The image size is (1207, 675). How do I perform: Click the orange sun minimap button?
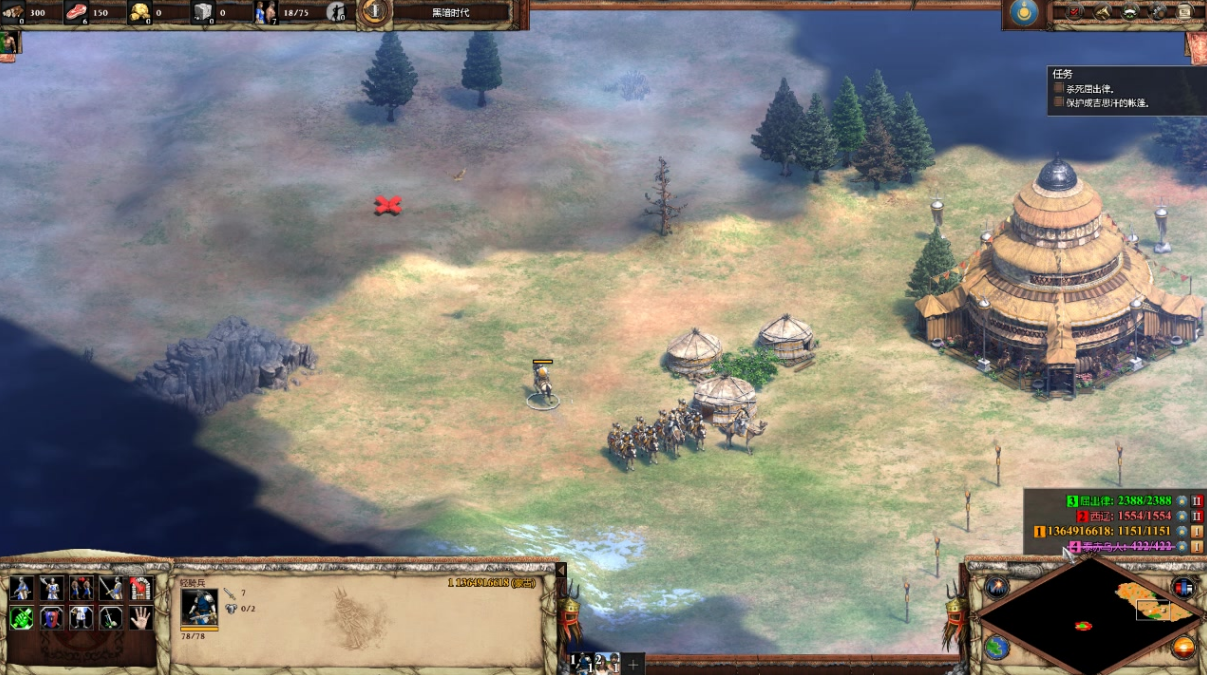1183,647
